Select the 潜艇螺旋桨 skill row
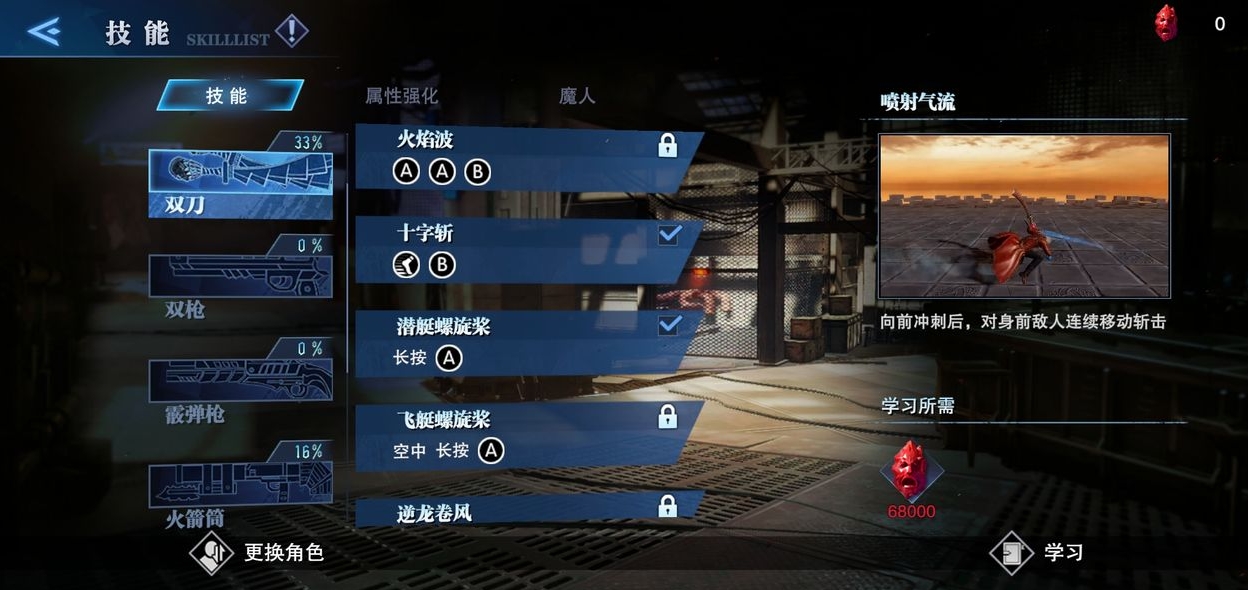1248x590 pixels. tap(525, 343)
